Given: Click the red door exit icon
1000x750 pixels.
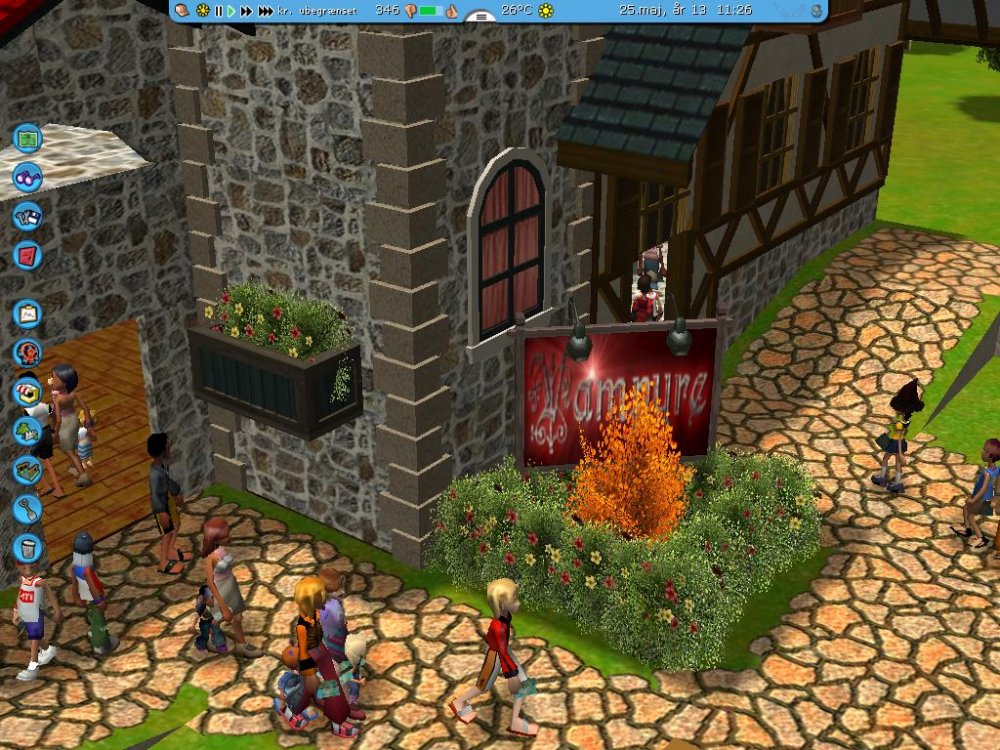Looking at the screenshot, I should click(x=27, y=255).
